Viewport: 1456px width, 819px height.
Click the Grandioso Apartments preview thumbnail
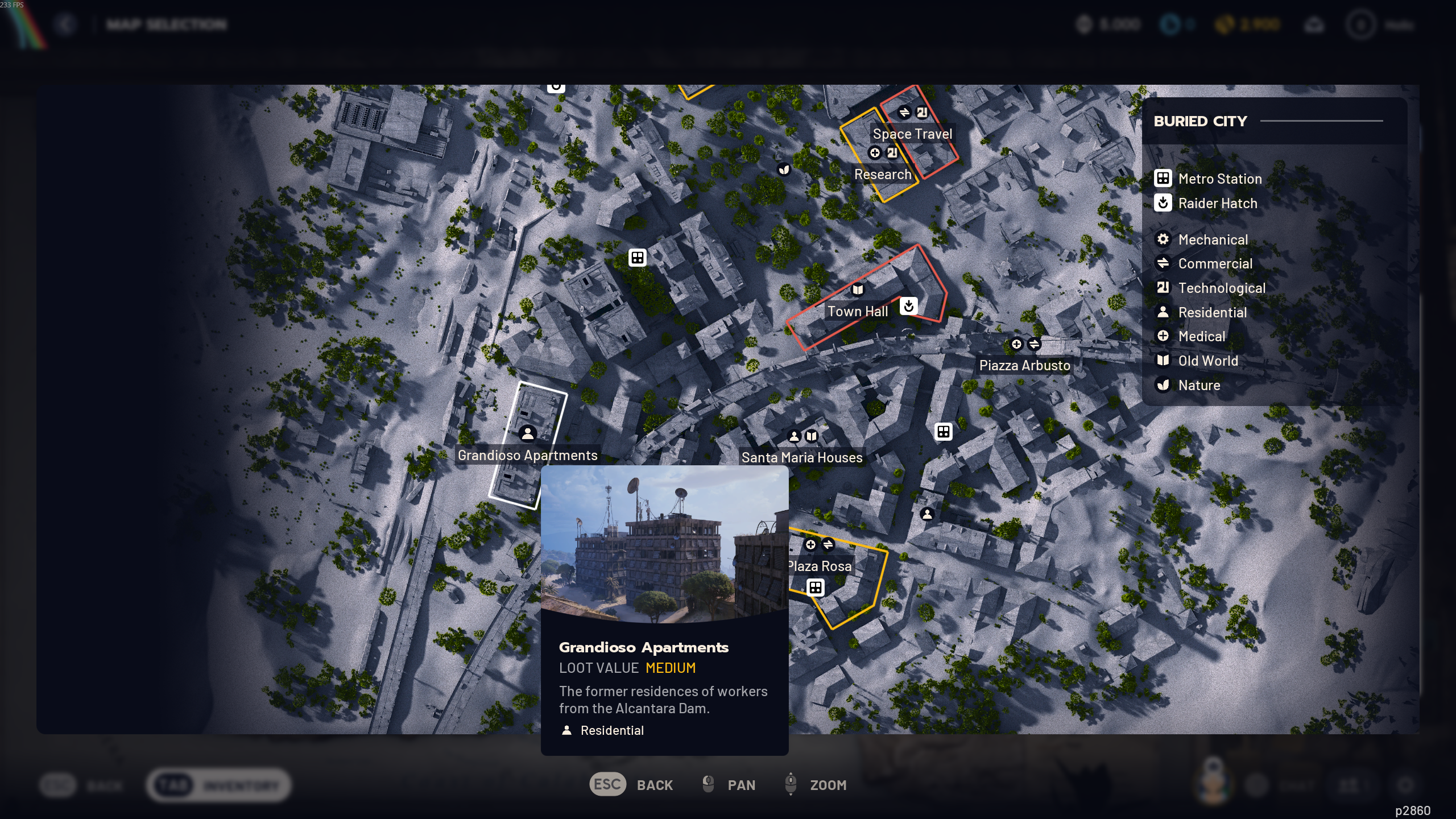(665, 546)
